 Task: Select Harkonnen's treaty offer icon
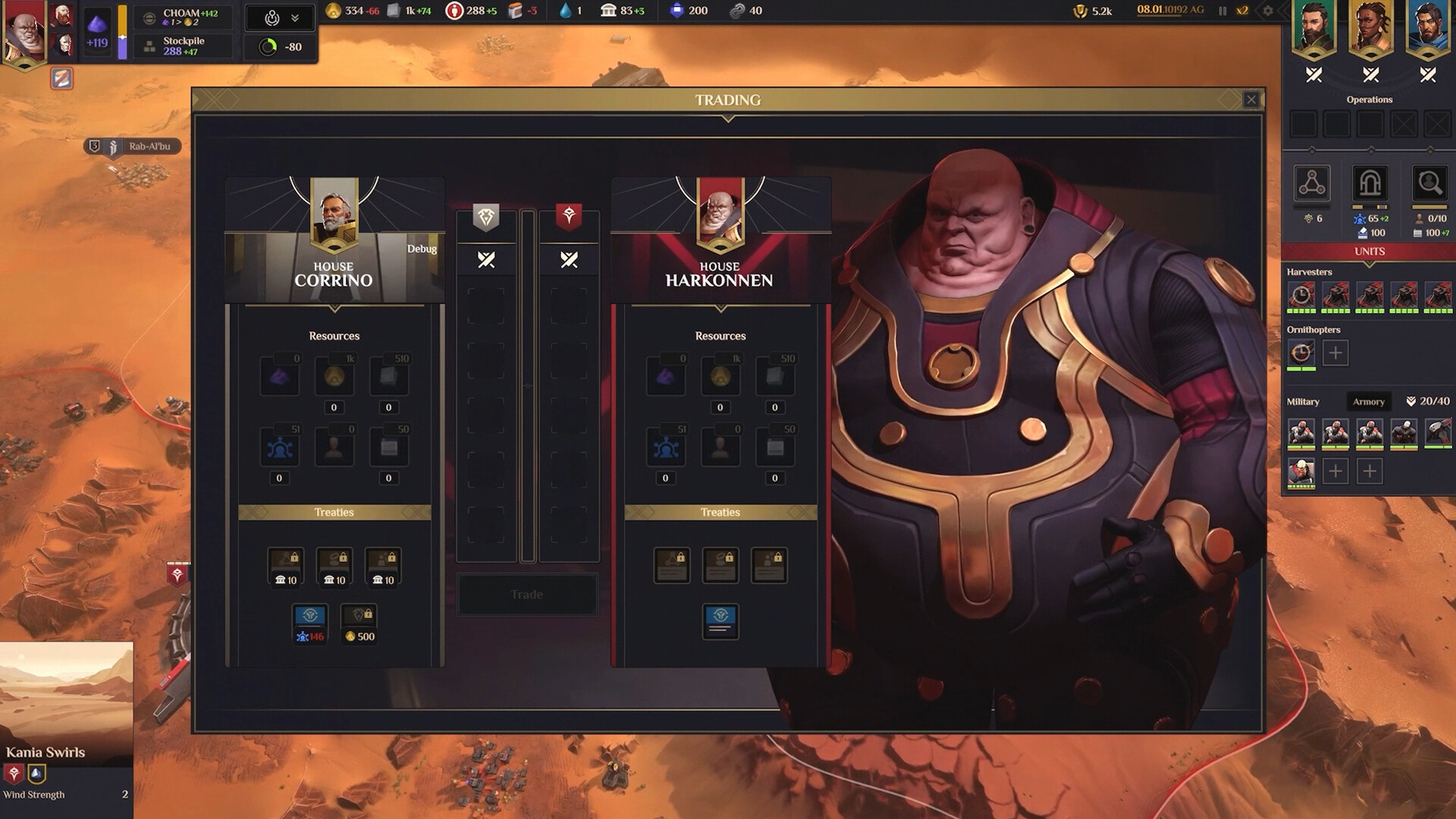click(x=720, y=620)
